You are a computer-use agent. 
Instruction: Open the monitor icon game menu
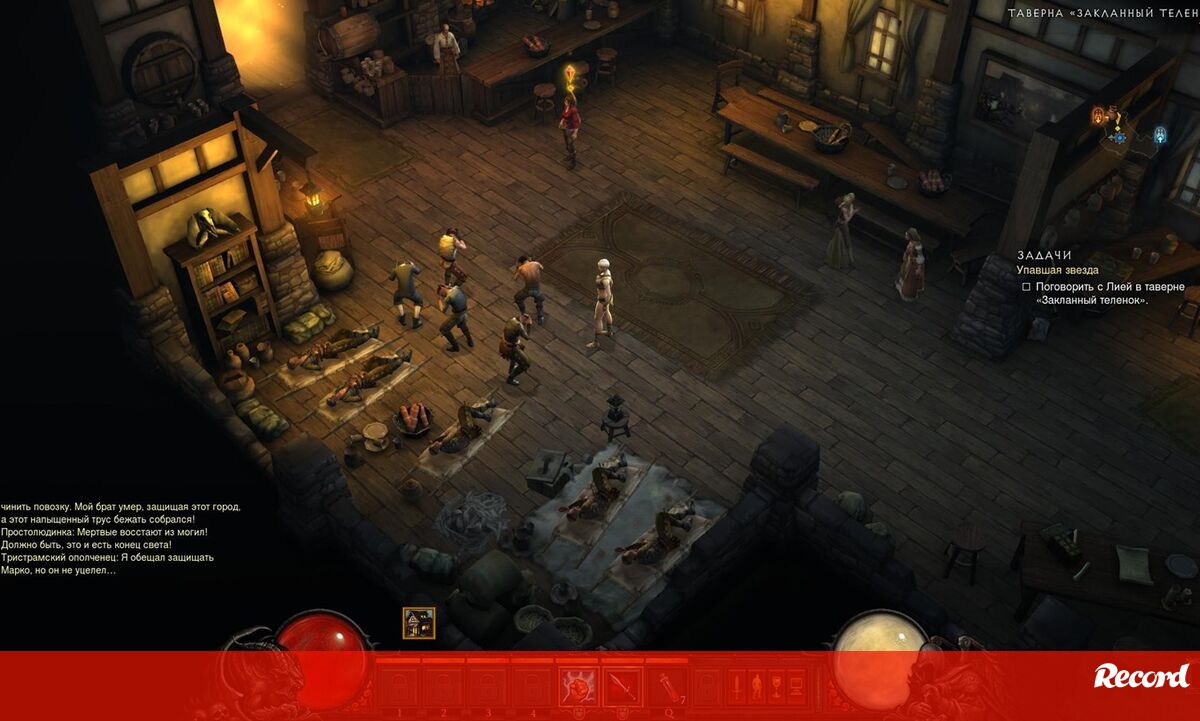pyautogui.click(x=796, y=687)
